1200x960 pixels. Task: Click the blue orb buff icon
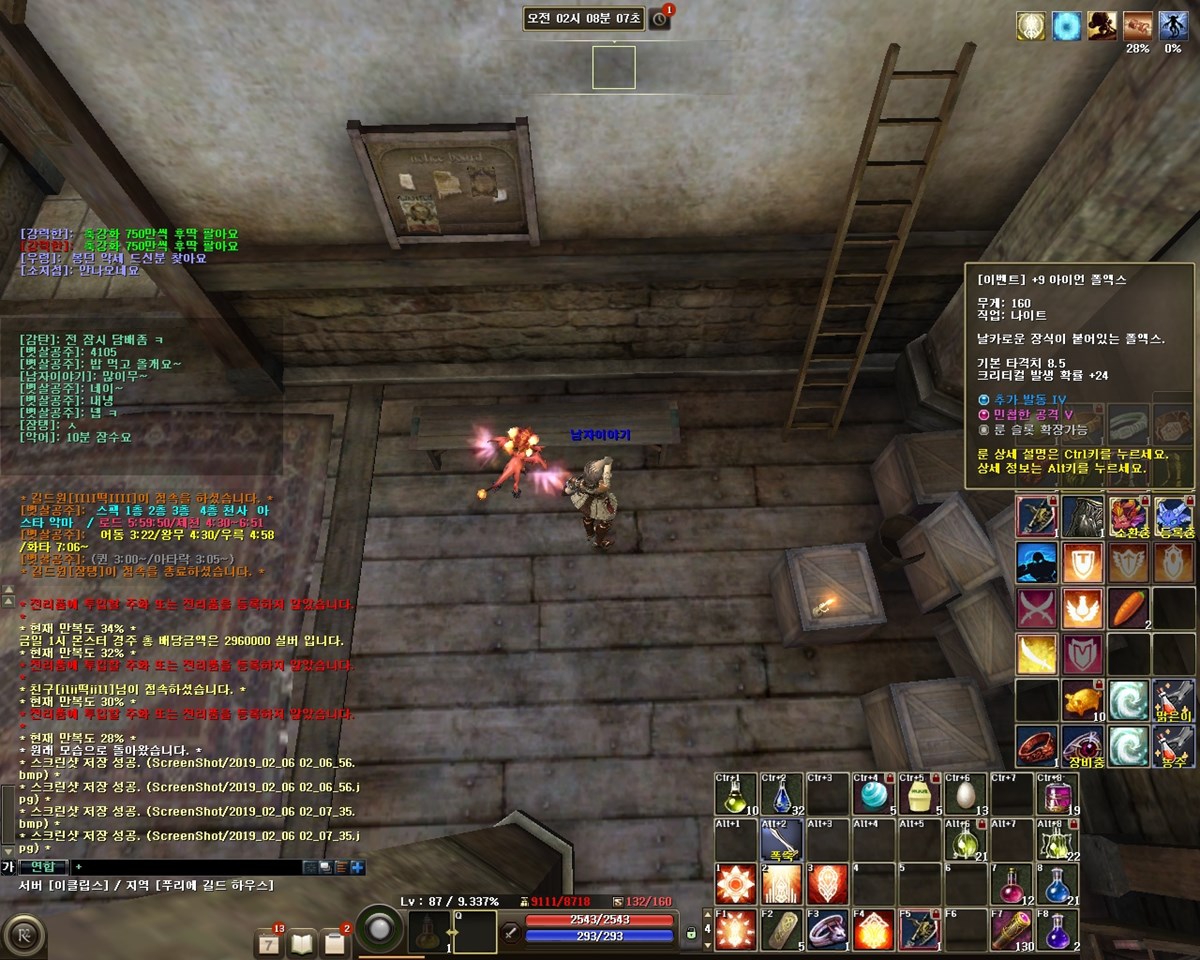pyautogui.click(x=1066, y=26)
